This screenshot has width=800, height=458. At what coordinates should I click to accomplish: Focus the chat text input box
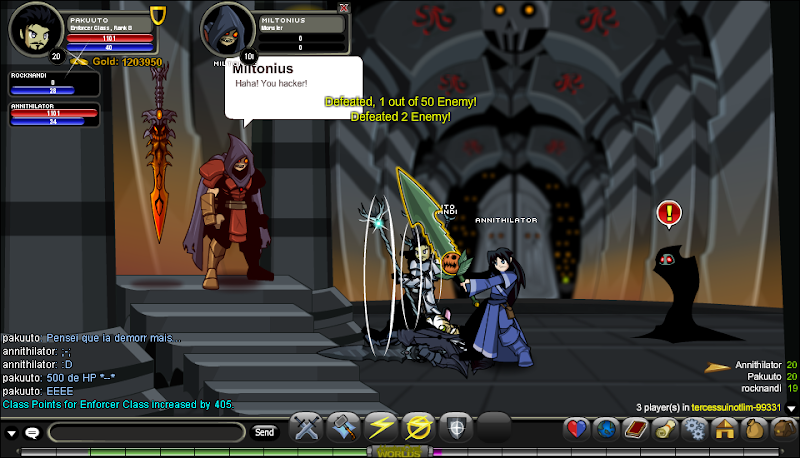(x=146, y=432)
